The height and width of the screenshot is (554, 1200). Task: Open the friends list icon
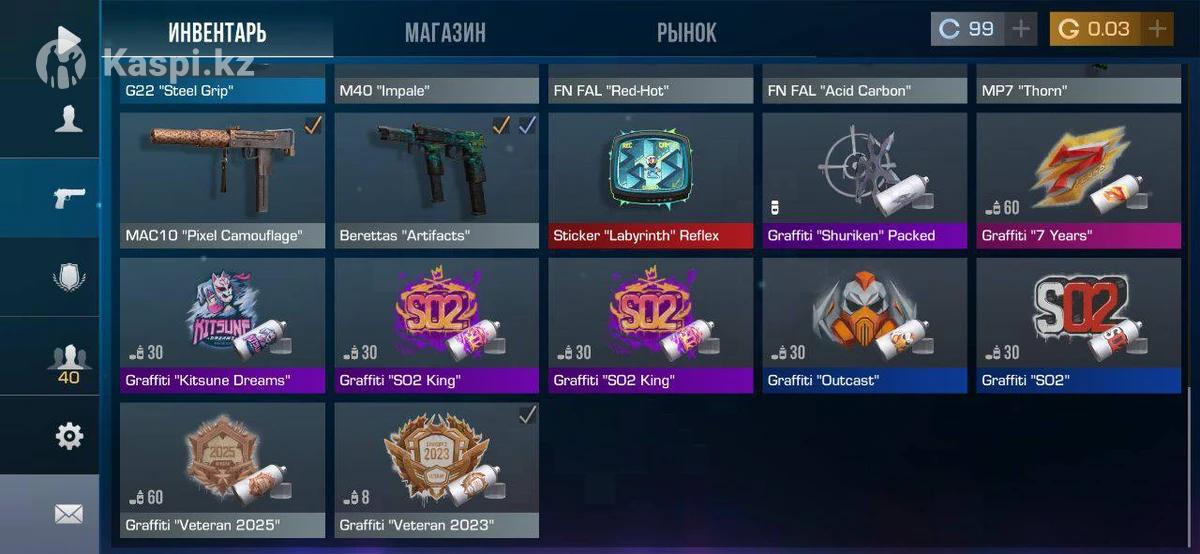(x=69, y=358)
